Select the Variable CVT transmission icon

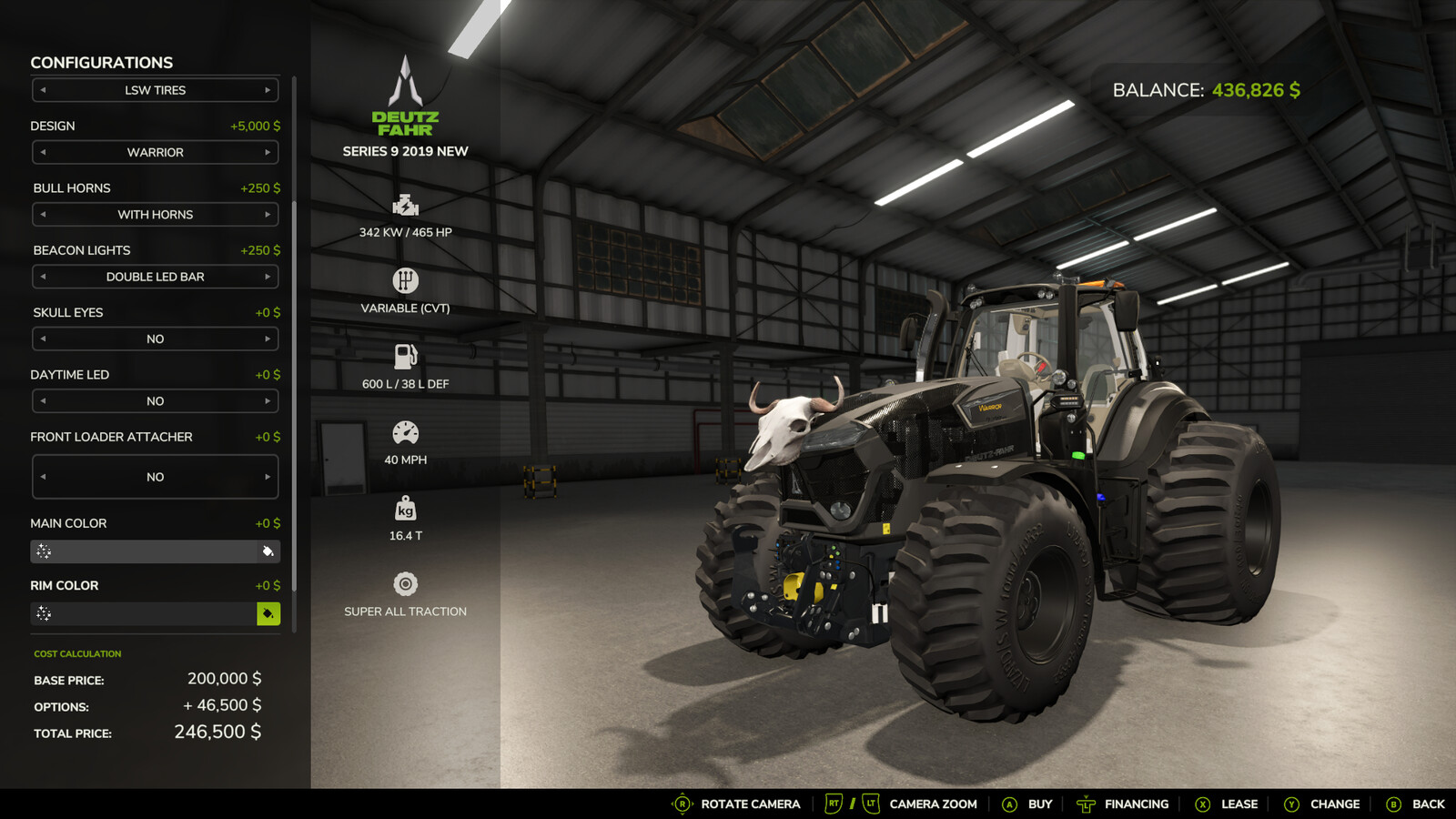[406, 278]
